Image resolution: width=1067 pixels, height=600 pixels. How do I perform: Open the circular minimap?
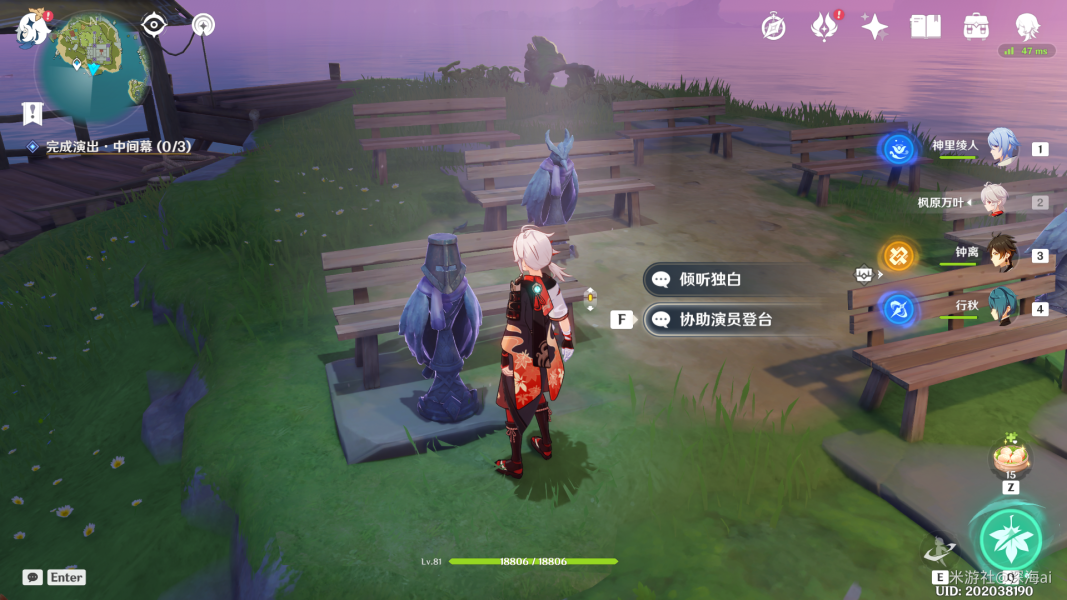(x=93, y=62)
